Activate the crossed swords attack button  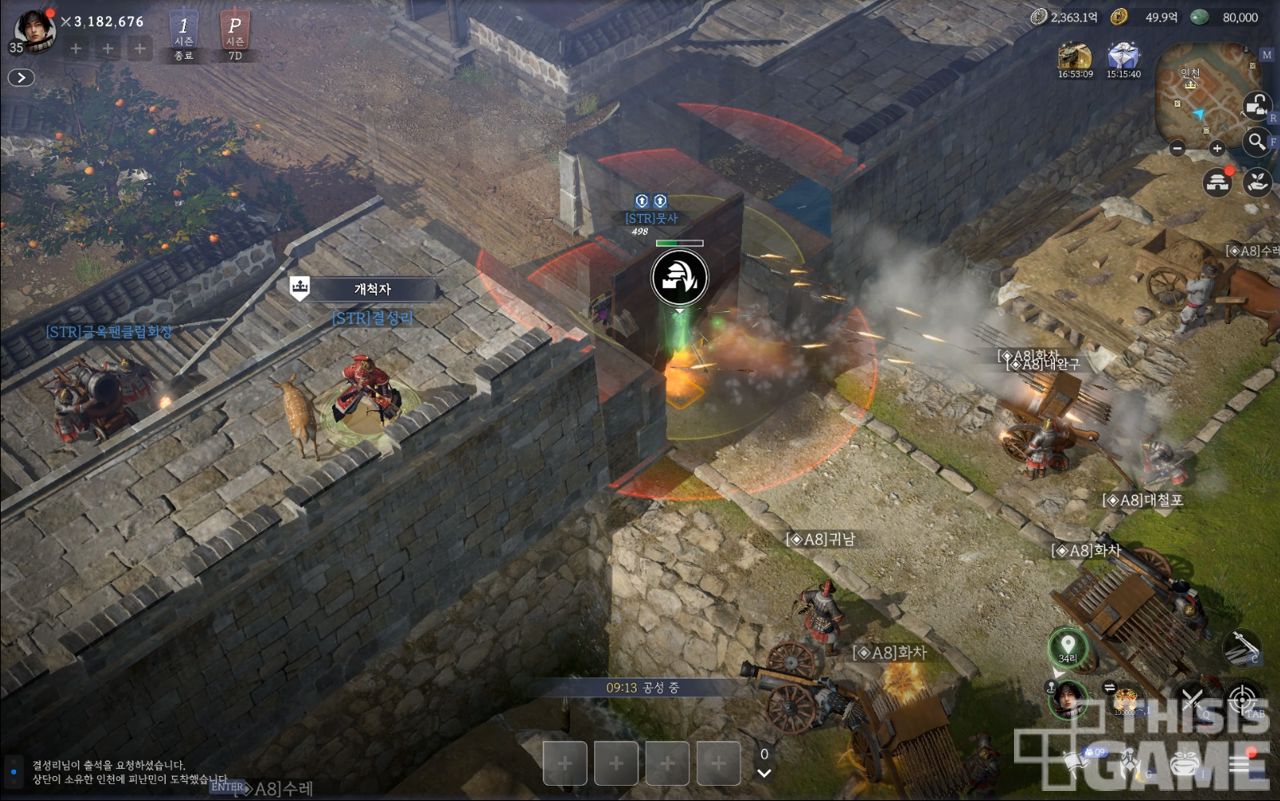1191,699
